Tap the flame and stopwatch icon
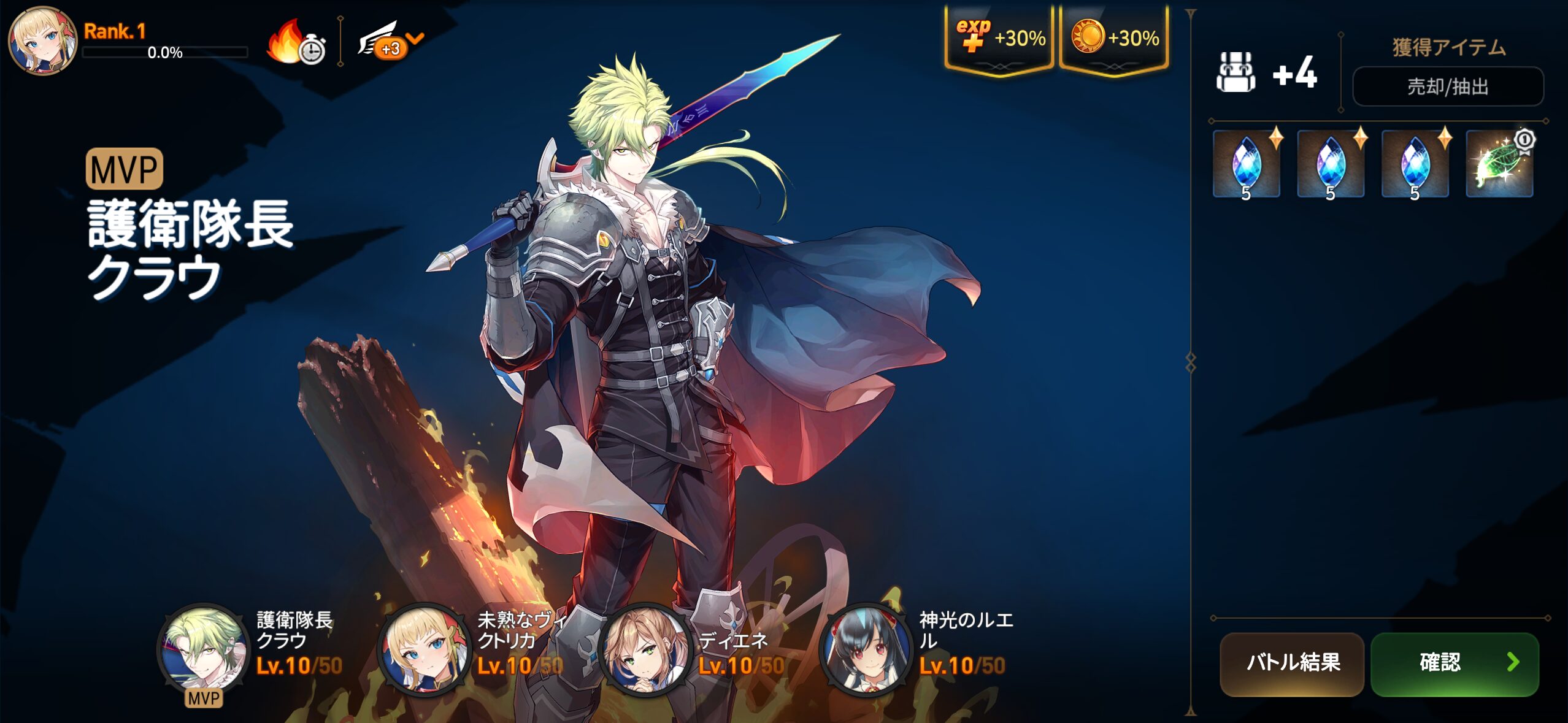This screenshot has height=723, width=1568. coord(296,43)
